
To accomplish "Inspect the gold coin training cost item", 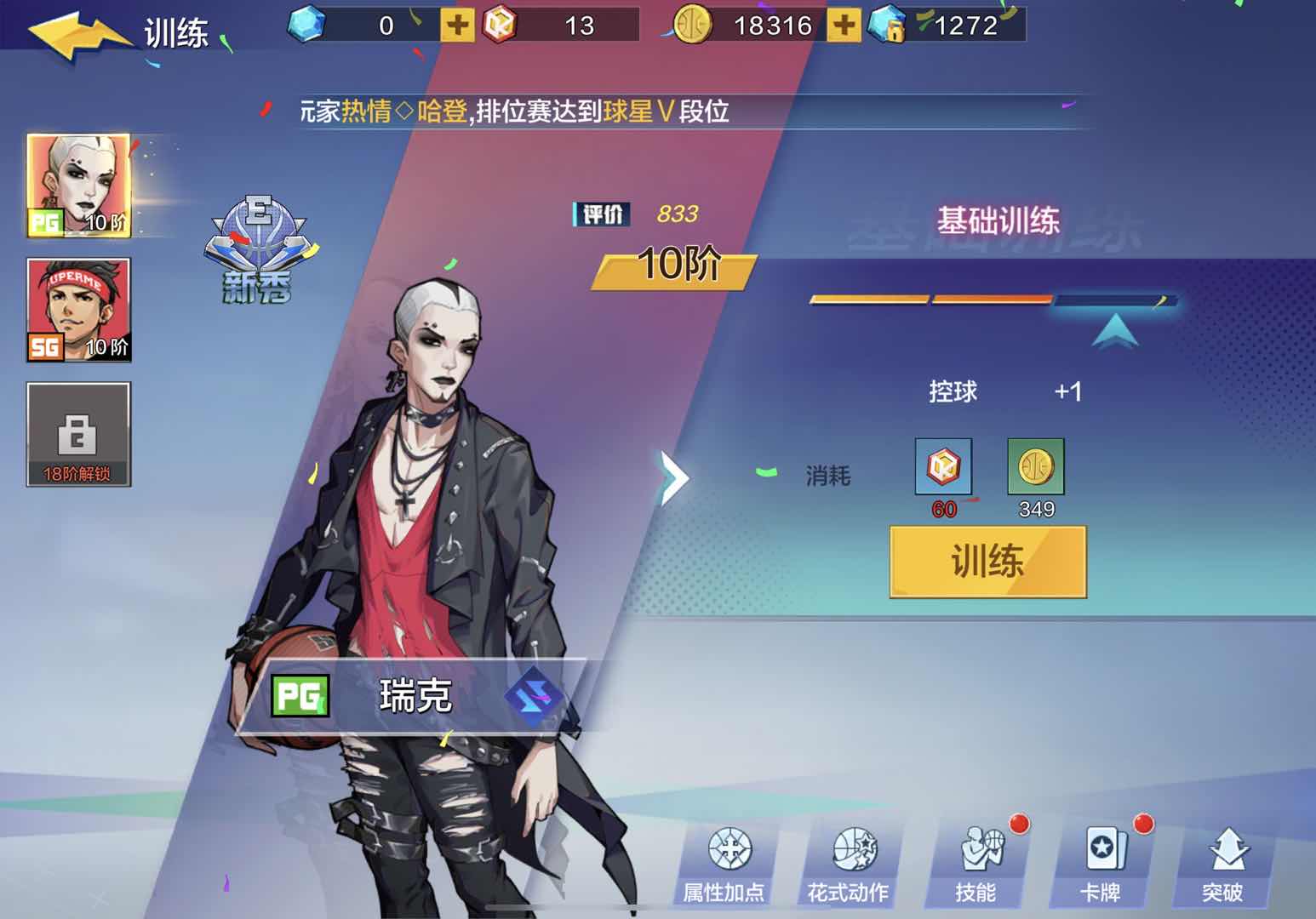I will tap(1036, 466).
